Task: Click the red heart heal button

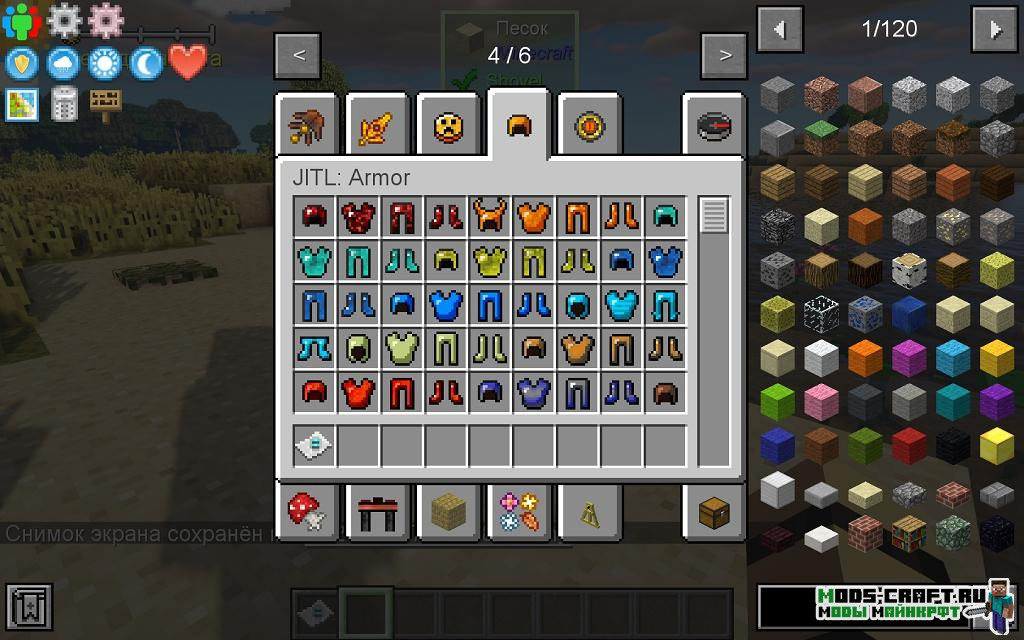Action: click(x=187, y=63)
